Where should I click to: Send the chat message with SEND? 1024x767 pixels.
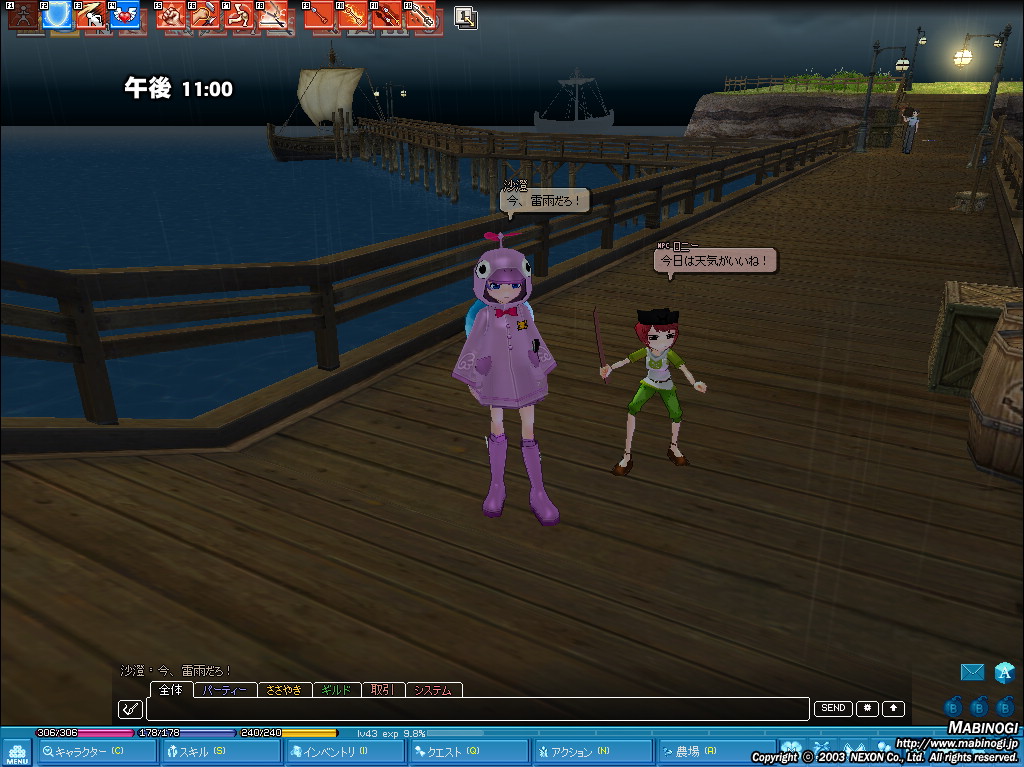pos(833,708)
